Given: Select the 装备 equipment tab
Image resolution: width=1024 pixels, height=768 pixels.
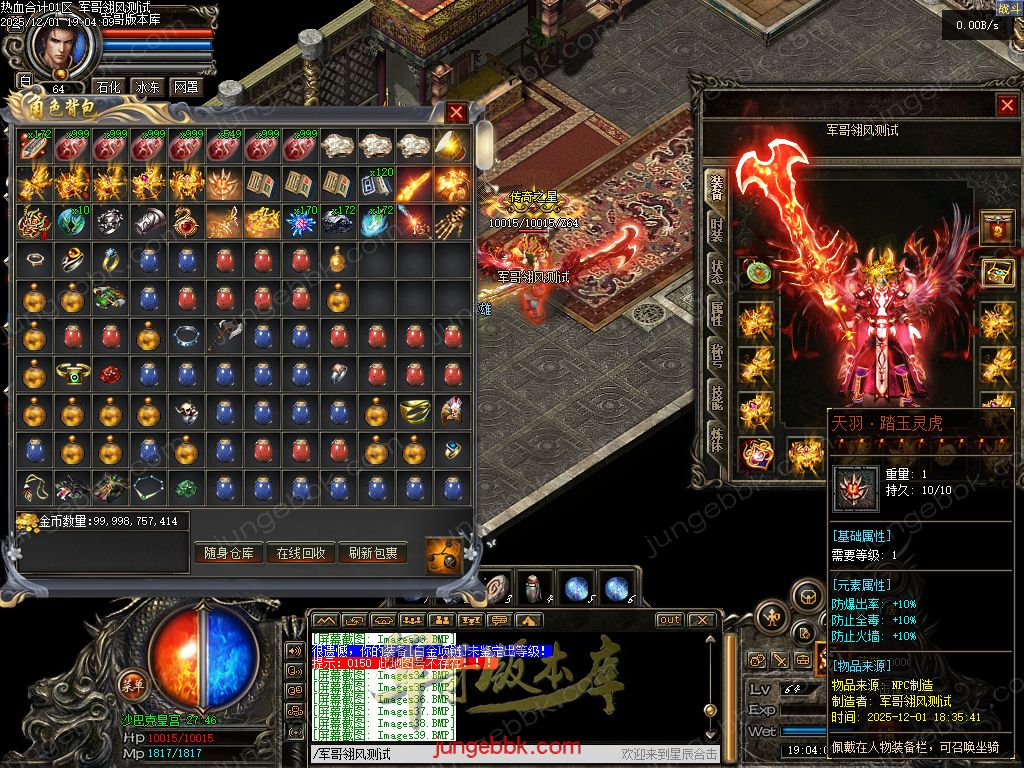Looking at the screenshot, I should pos(716,188).
